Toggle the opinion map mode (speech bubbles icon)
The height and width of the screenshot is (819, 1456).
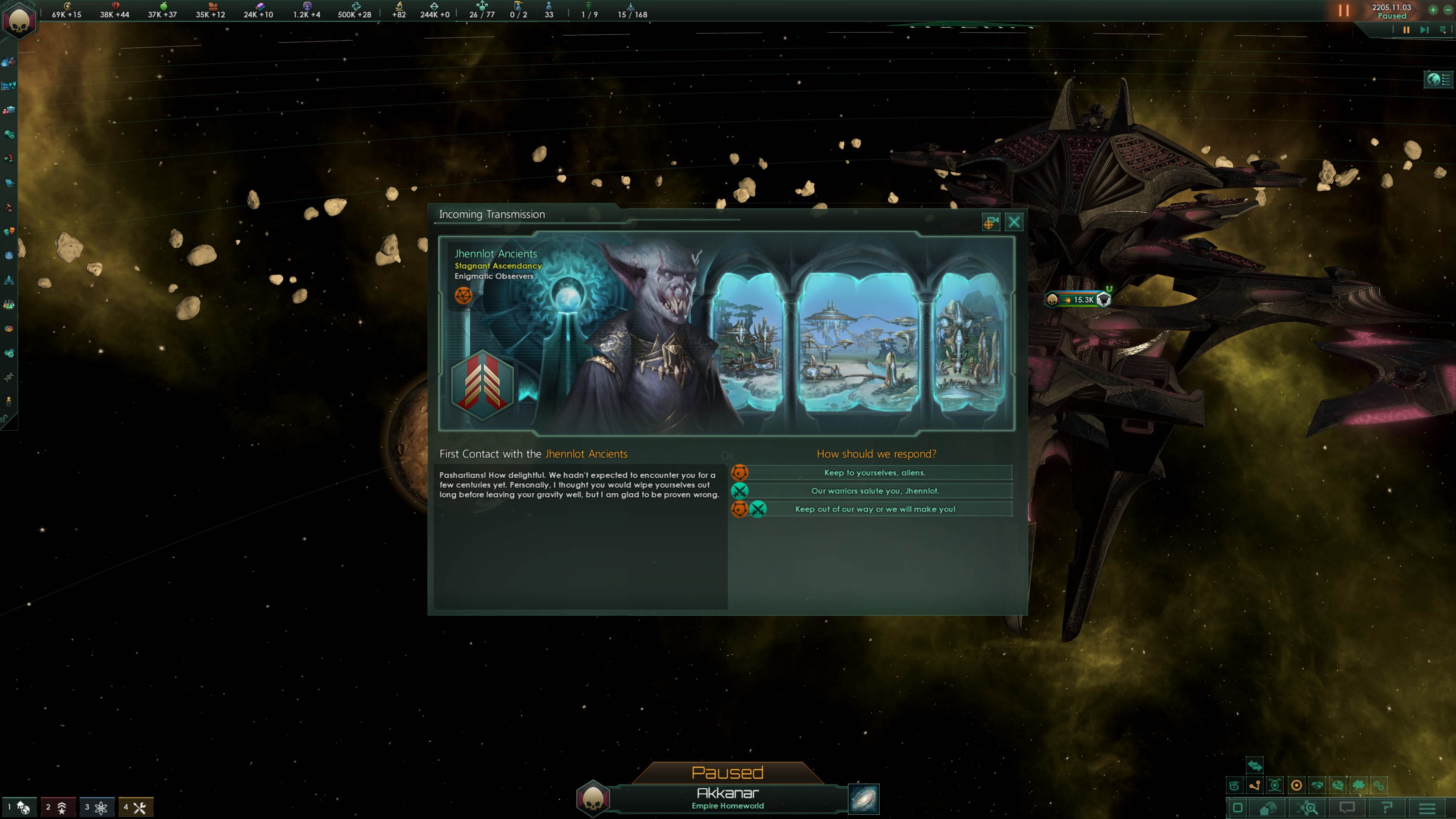tap(1338, 785)
